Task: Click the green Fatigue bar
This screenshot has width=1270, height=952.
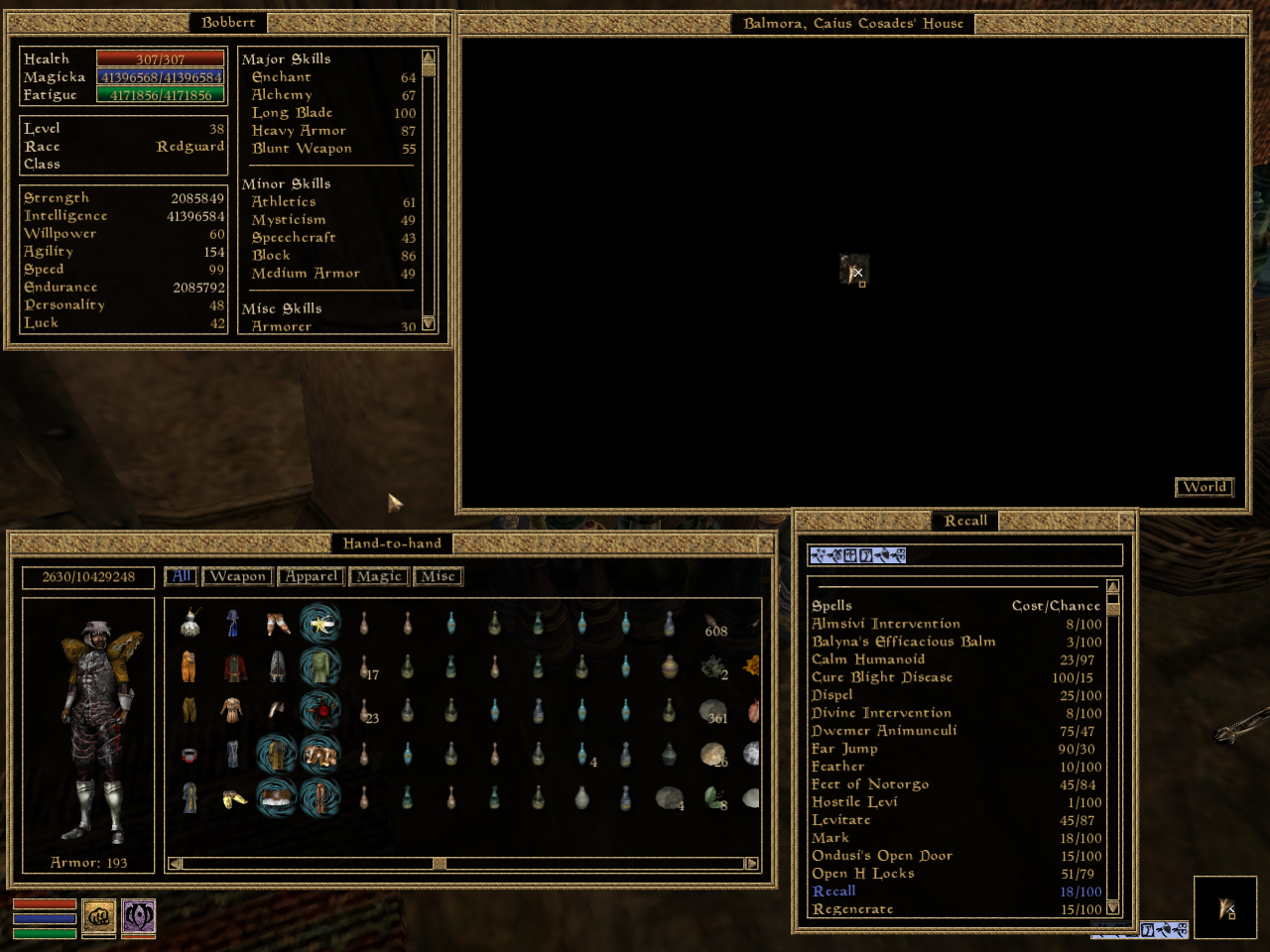Action: 159,94
